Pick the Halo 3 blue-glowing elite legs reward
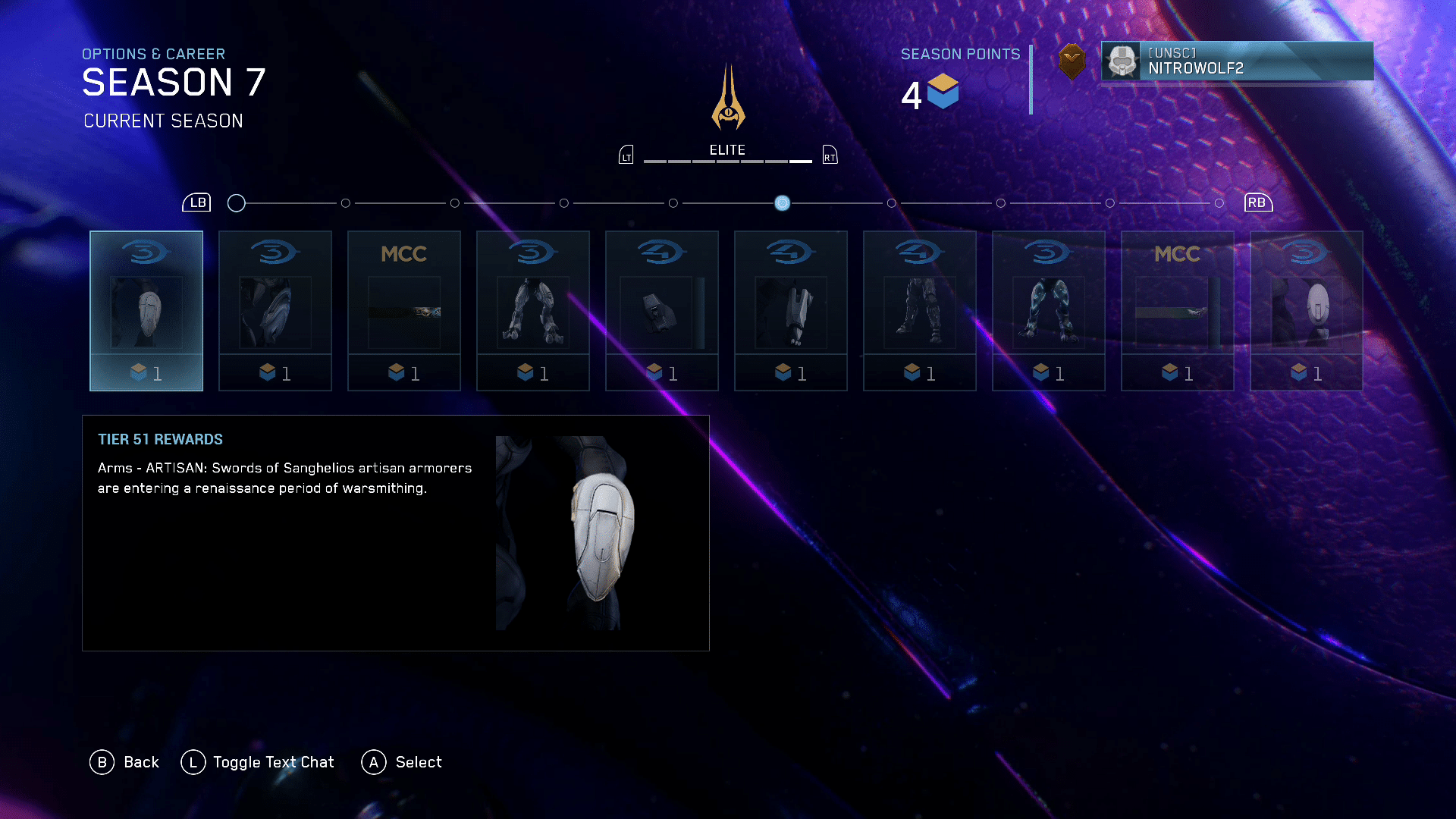The height and width of the screenshot is (819, 1456). coord(1049,310)
